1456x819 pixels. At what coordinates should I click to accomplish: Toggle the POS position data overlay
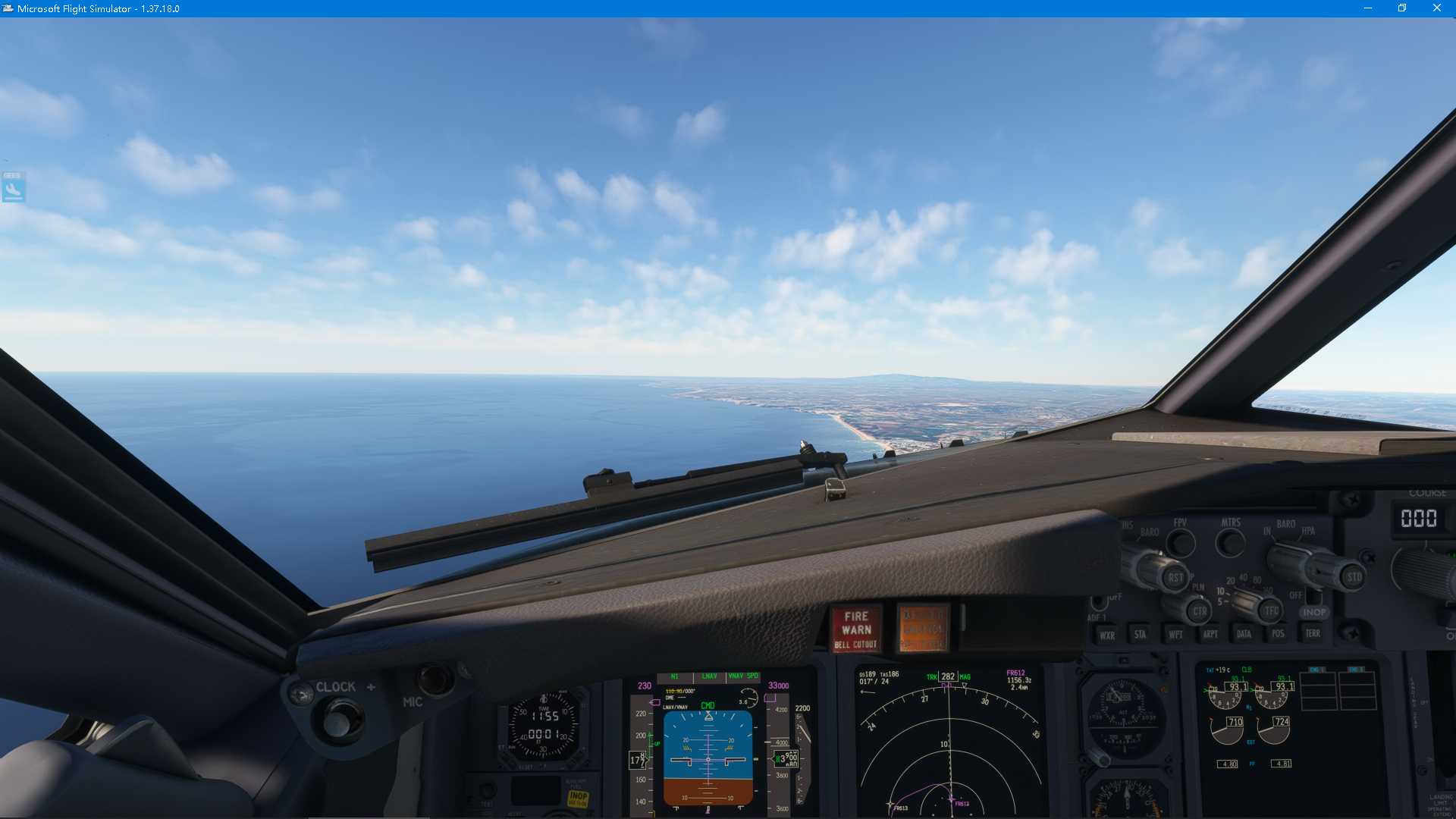1278,634
